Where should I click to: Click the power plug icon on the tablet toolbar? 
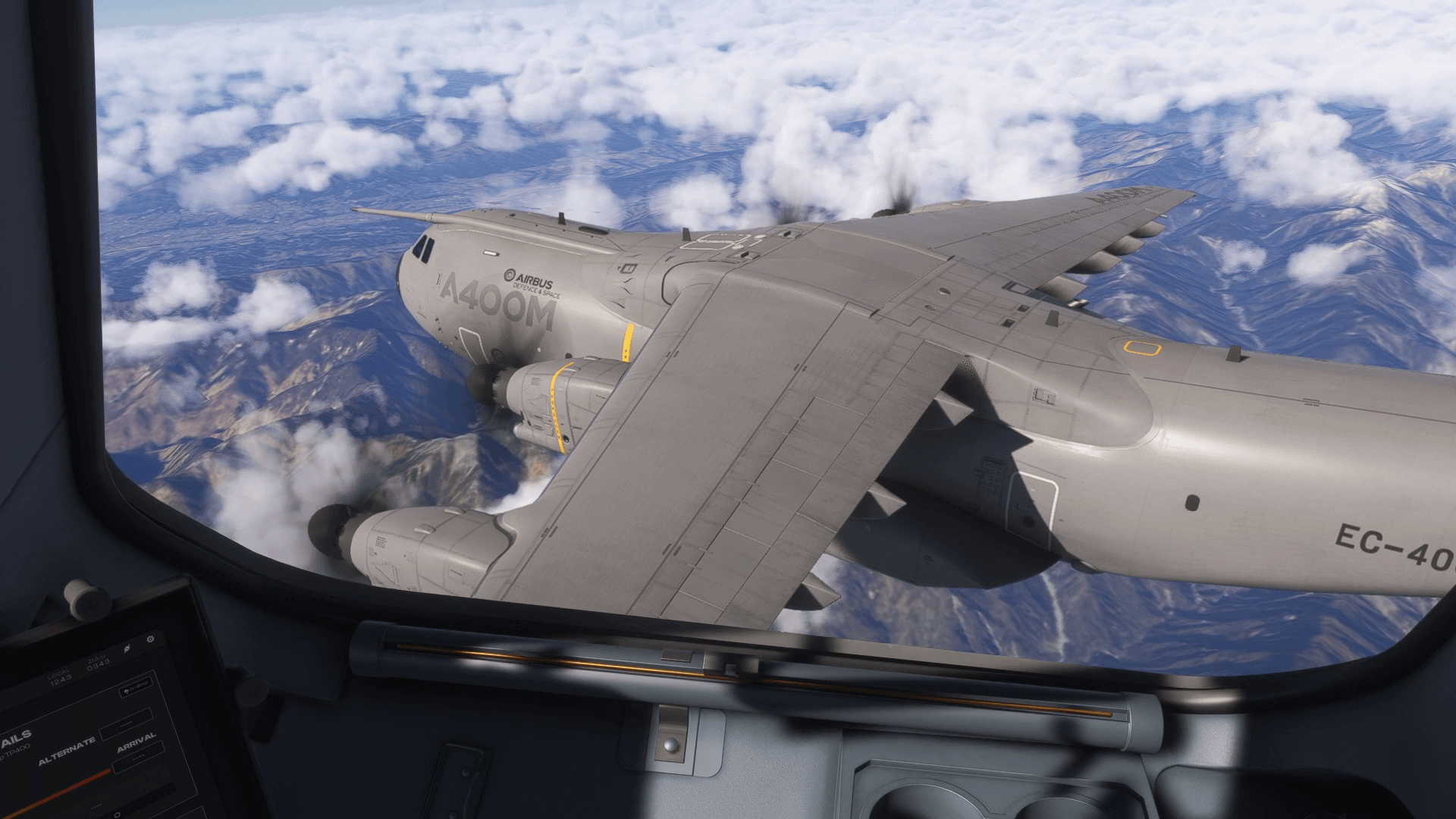point(127,648)
